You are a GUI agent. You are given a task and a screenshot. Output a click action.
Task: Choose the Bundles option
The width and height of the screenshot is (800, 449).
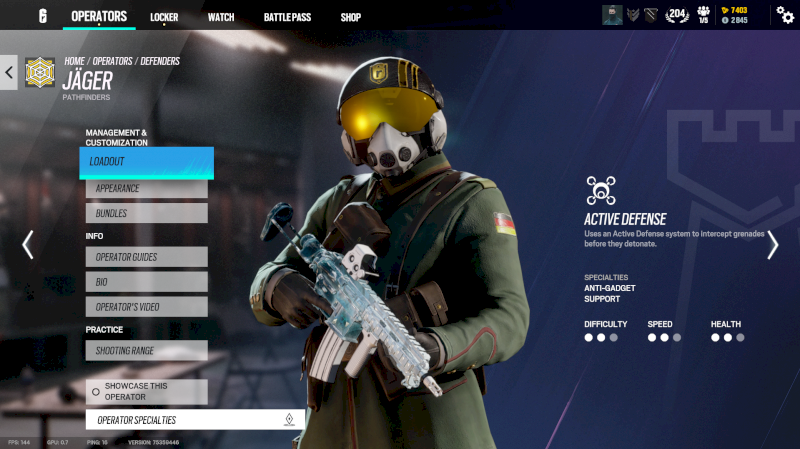146,213
